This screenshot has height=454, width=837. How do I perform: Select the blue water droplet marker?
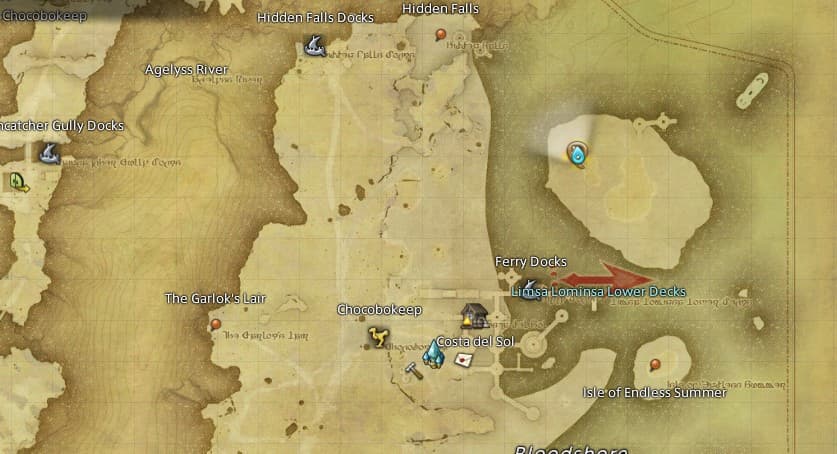(x=577, y=153)
